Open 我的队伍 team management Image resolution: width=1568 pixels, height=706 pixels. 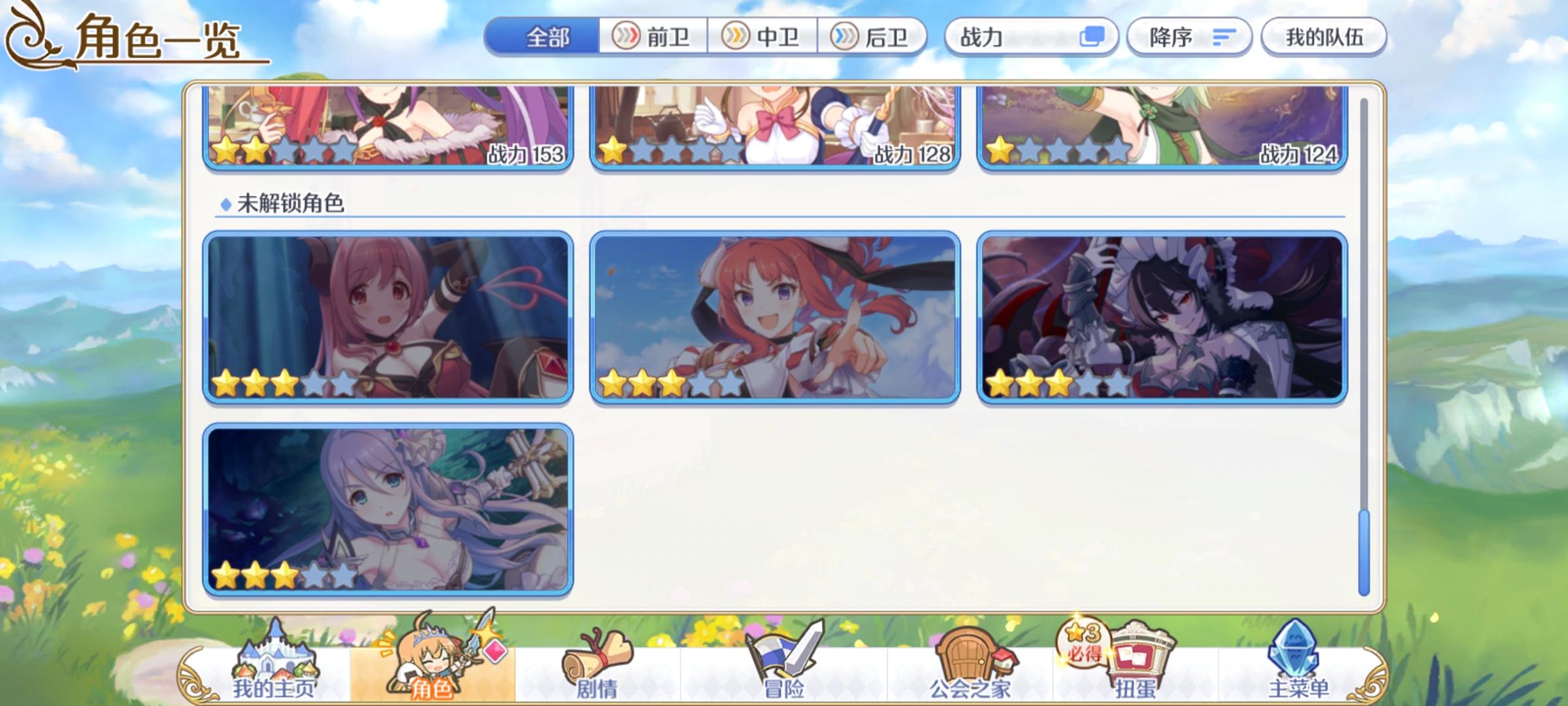coord(1326,37)
